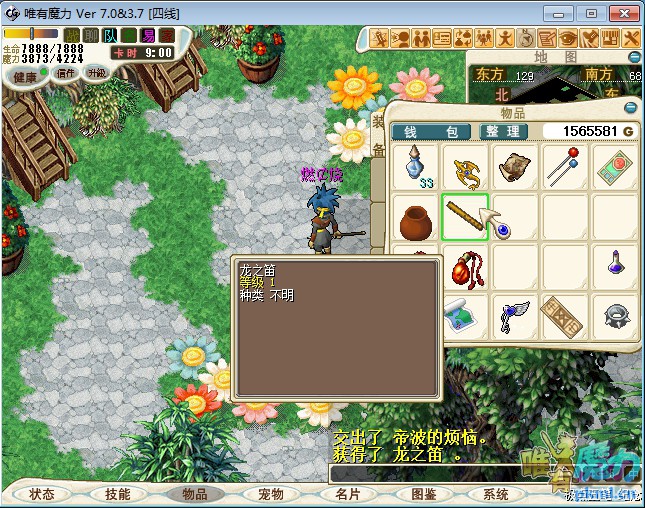Viewport: 645px width, 508px height.
Task: Toggle the 物品 items menu
Action: 194,494
